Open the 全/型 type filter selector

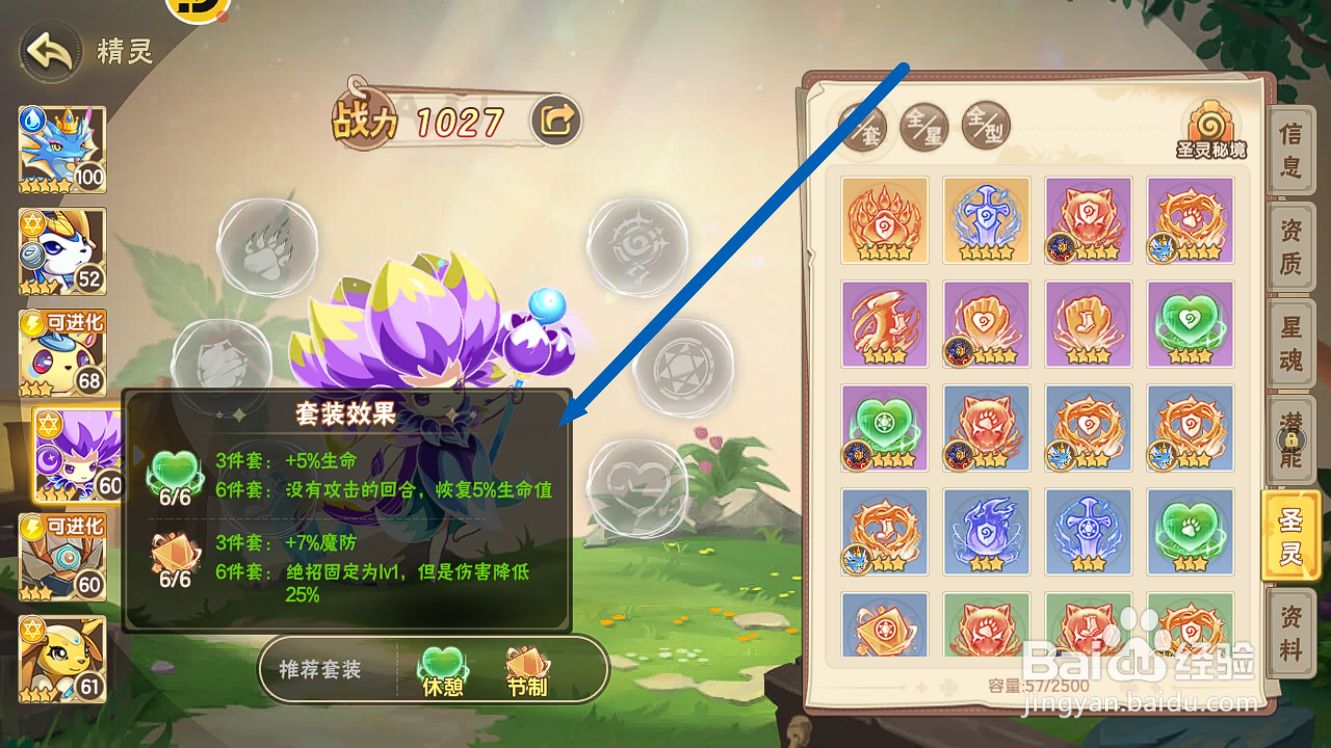tap(986, 125)
